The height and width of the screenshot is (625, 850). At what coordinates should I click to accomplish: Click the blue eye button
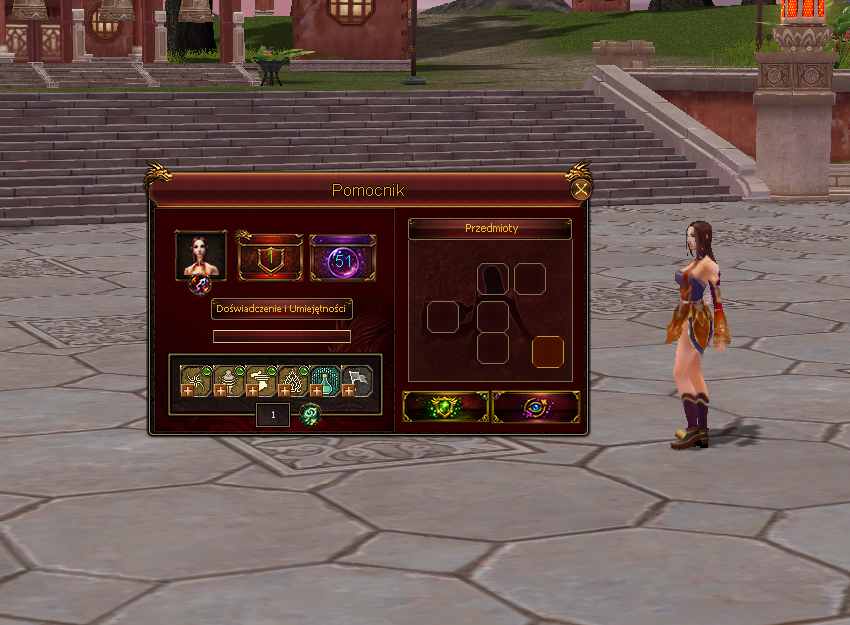pos(536,407)
